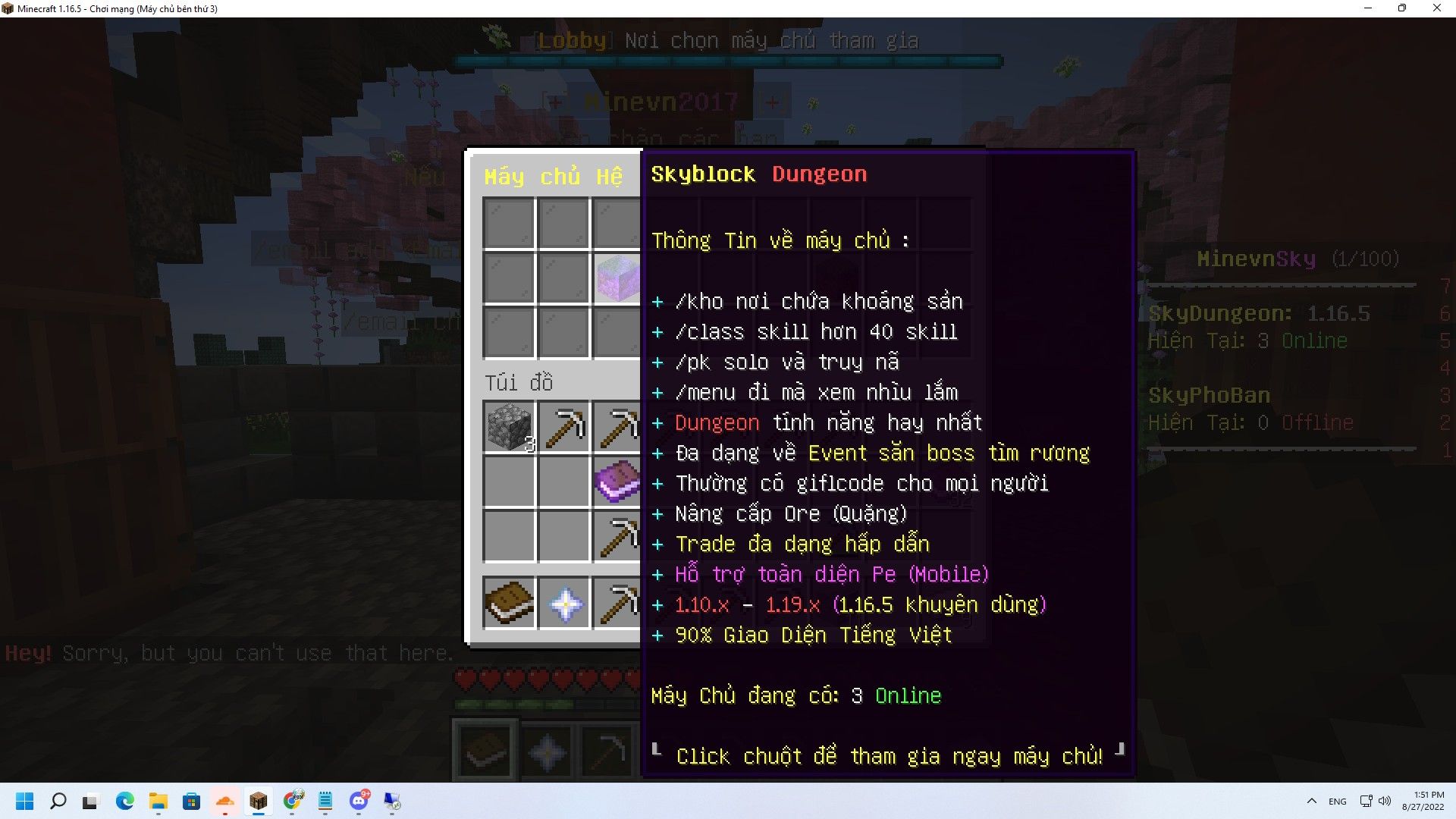
Task: Close the Minecraft window
Action: 1436,8
